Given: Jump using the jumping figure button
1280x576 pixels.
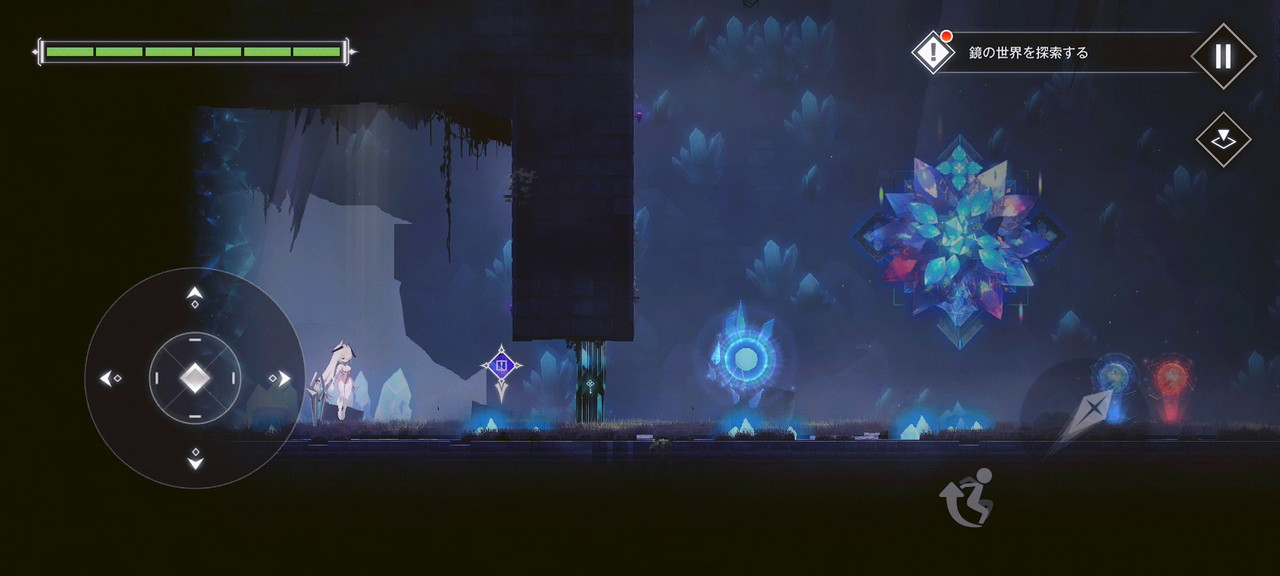Looking at the screenshot, I should coord(966,497).
